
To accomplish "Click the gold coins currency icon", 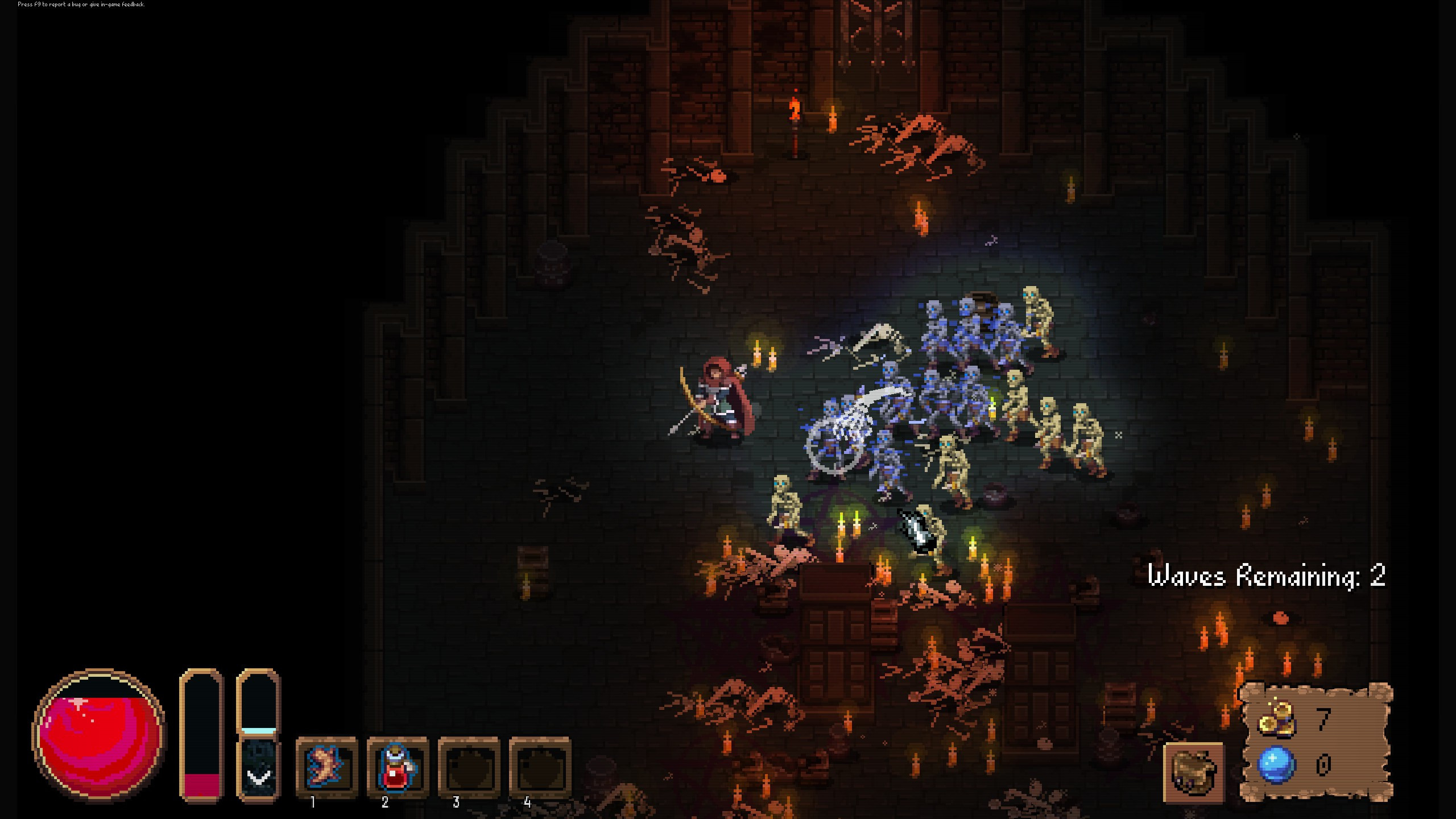I will pos(1275,721).
